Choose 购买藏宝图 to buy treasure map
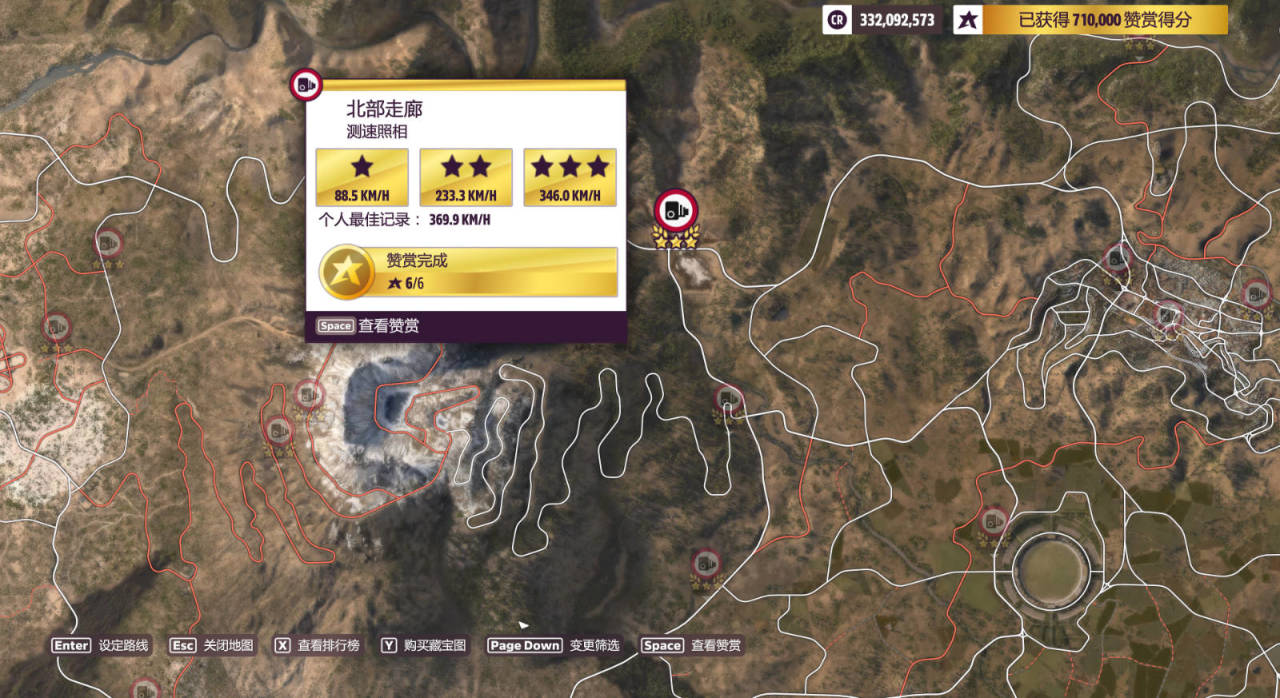This screenshot has width=1280, height=698. pos(423,646)
